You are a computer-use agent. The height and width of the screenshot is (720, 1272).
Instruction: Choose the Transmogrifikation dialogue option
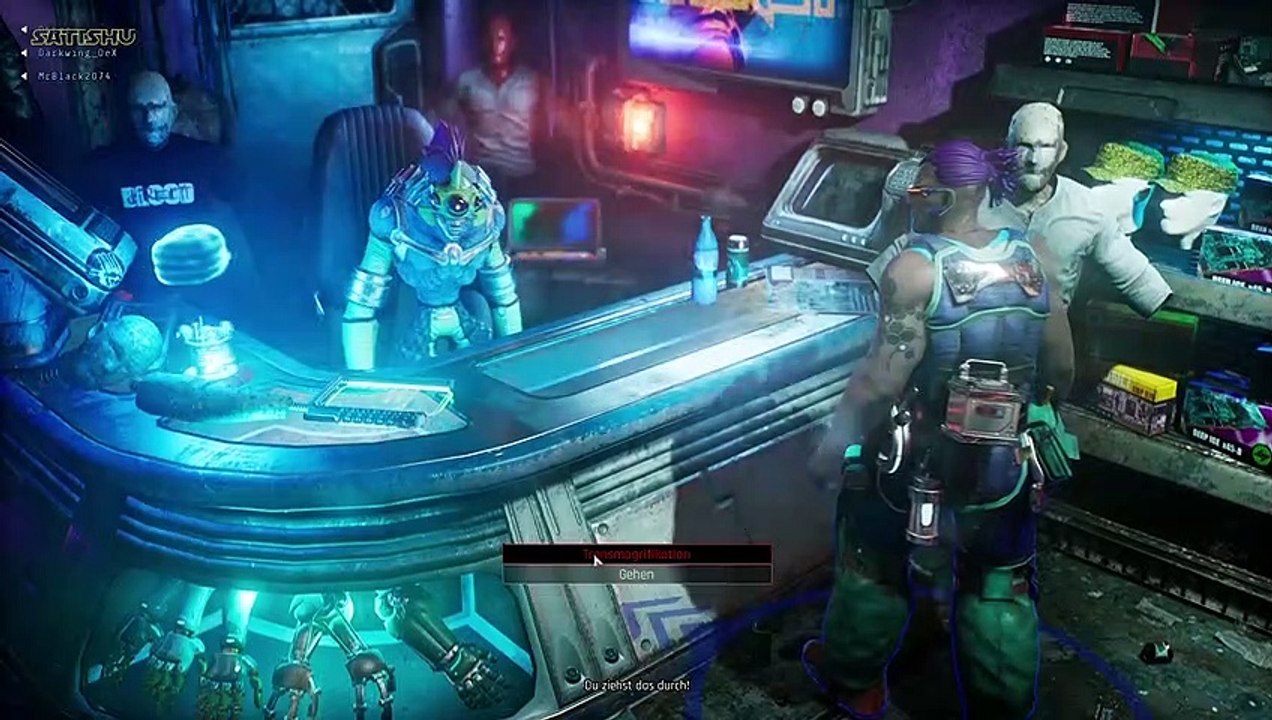(637, 554)
